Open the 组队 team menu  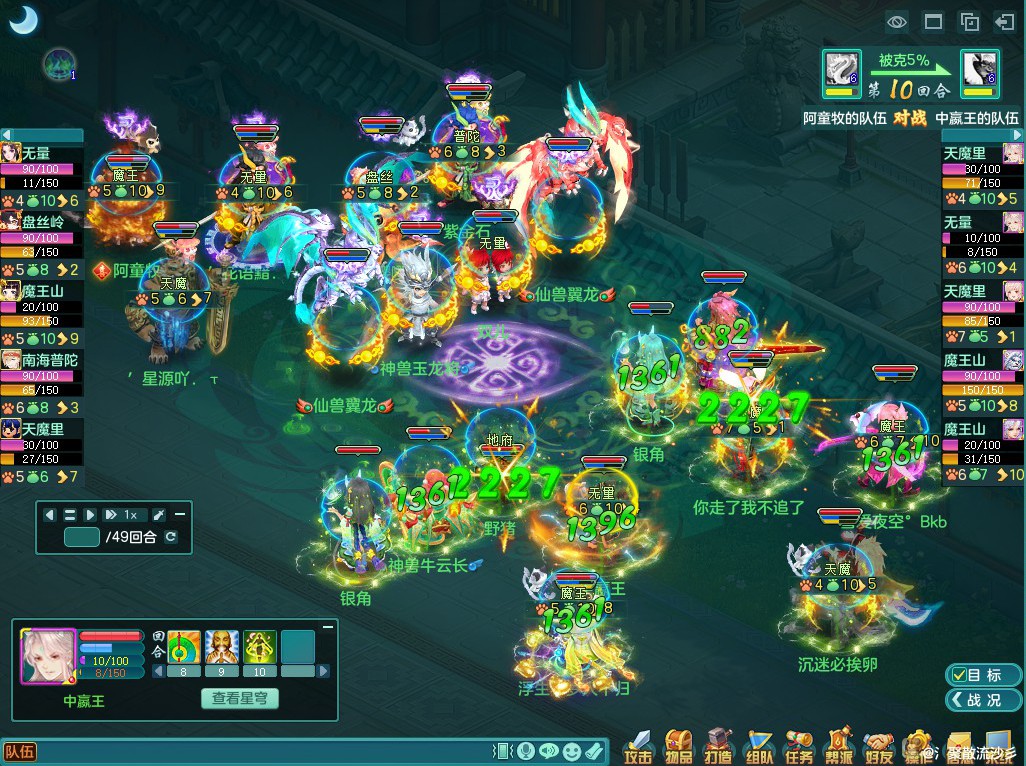point(759,746)
